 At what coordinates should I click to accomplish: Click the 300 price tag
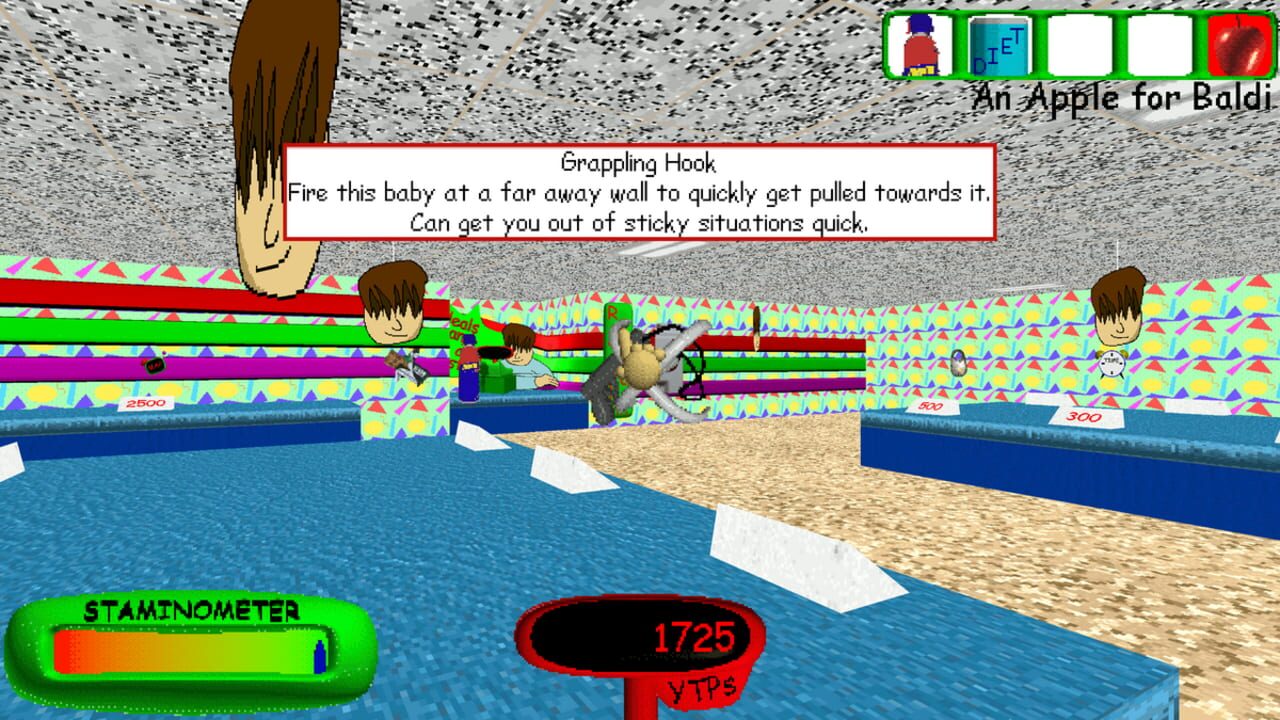pos(1082,416)
